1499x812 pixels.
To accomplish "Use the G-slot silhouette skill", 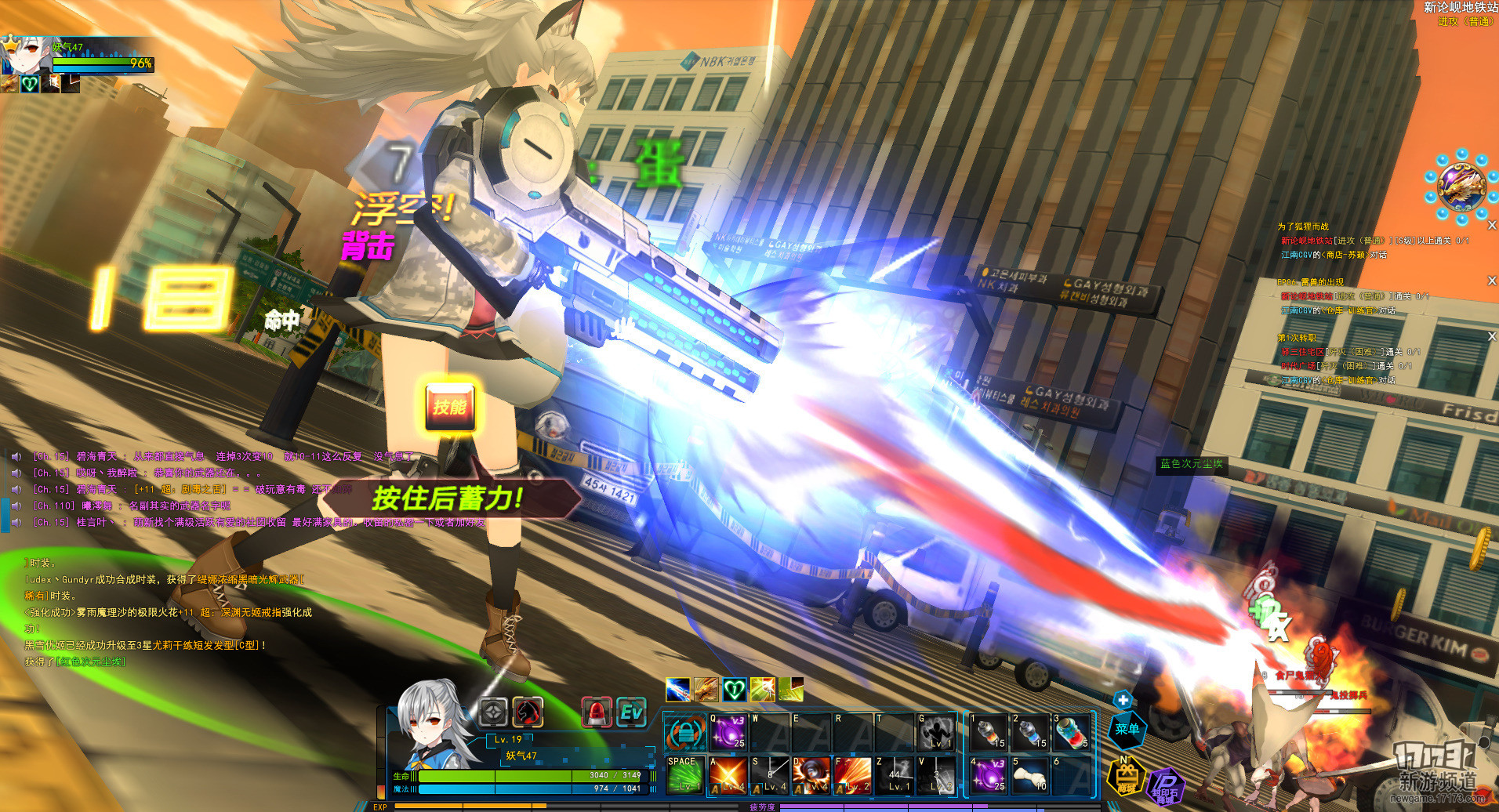I will point(936,732).
